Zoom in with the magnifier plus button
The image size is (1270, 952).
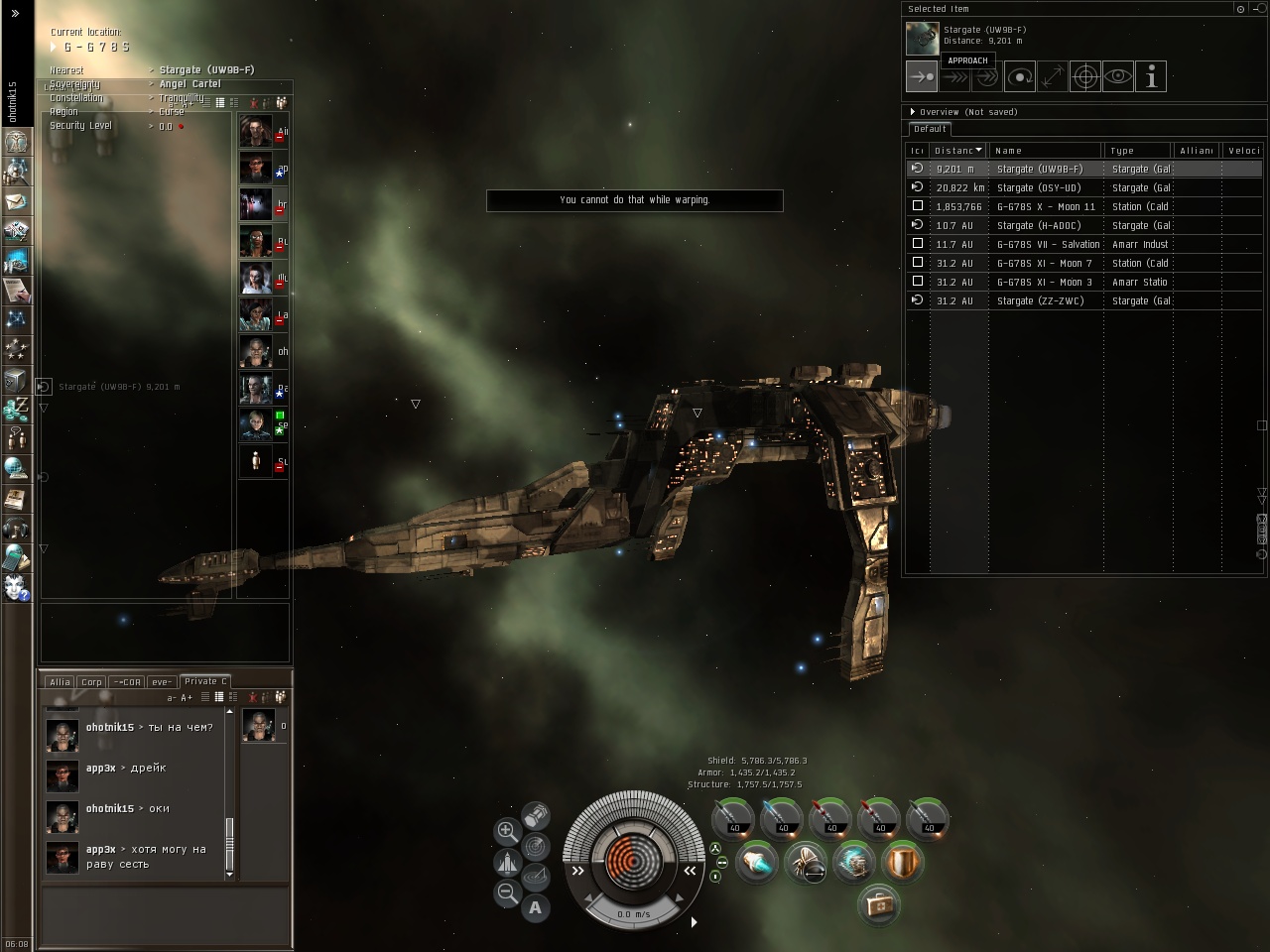tap(506, 831)
